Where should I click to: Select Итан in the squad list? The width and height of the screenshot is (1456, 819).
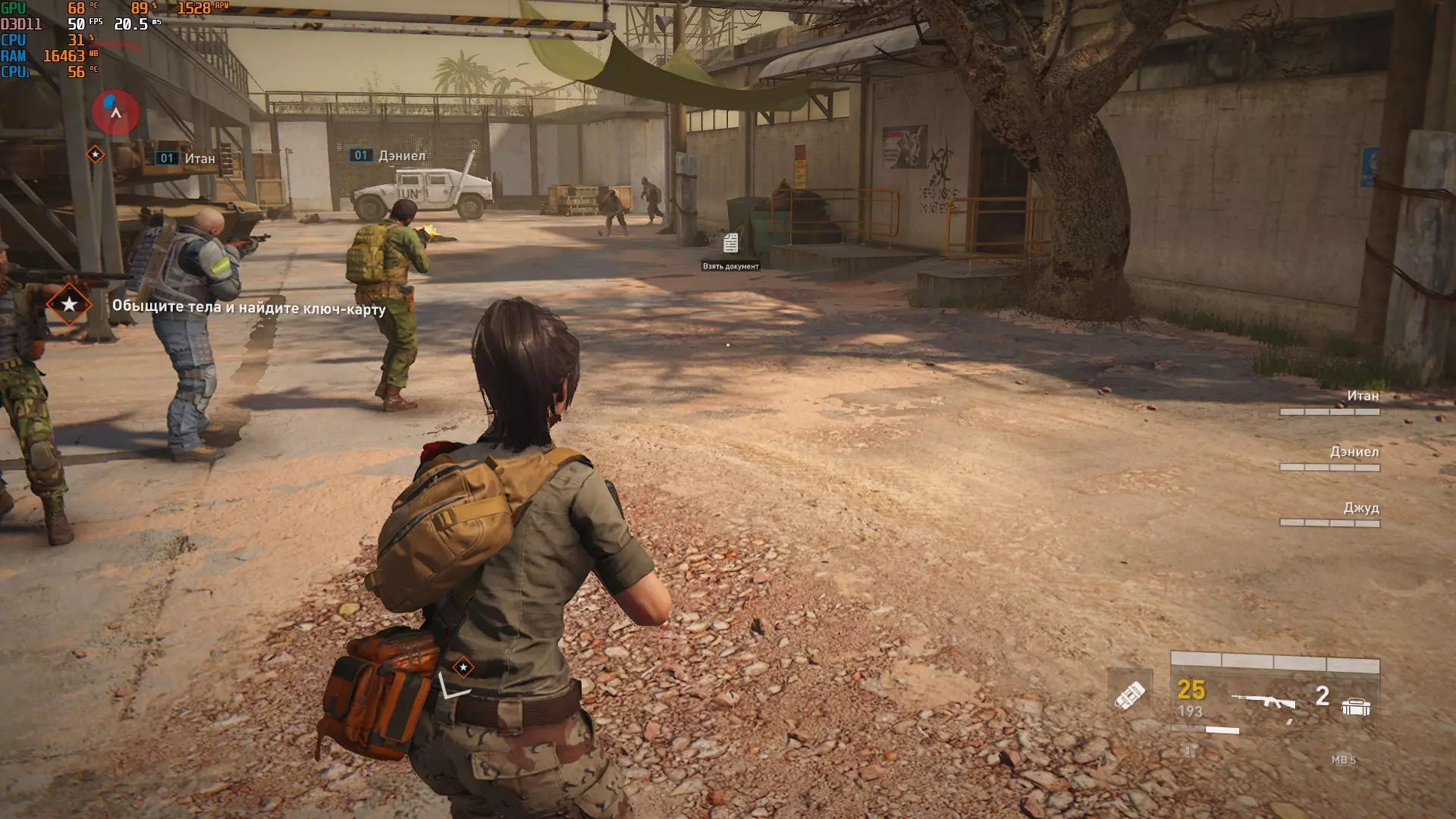(1362, 396)
